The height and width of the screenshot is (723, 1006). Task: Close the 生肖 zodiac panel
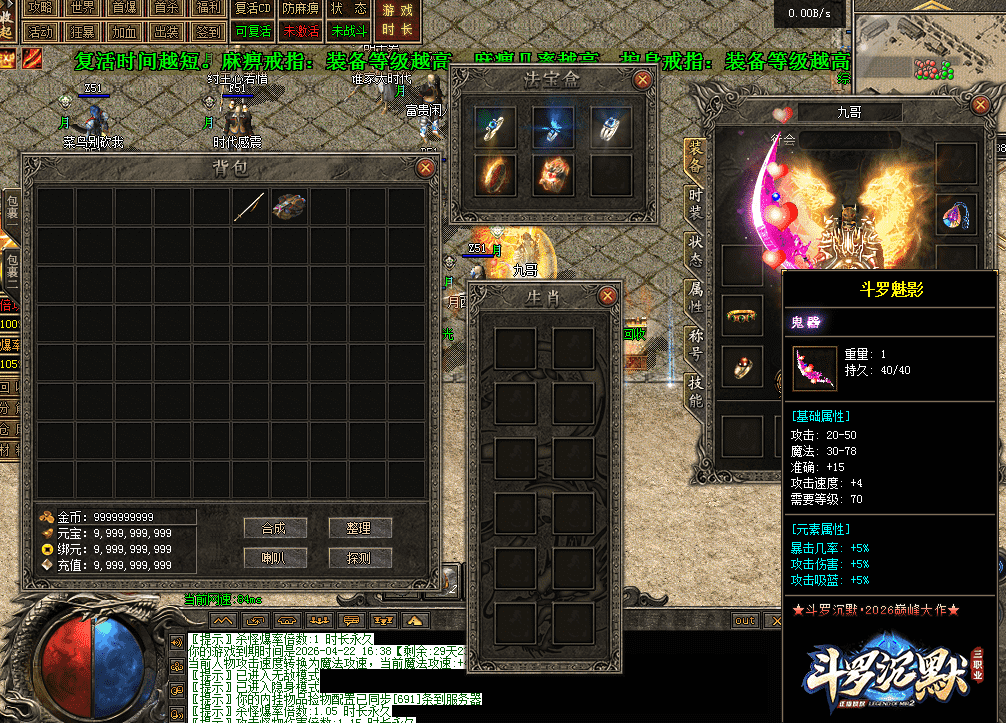pos(607,296)
